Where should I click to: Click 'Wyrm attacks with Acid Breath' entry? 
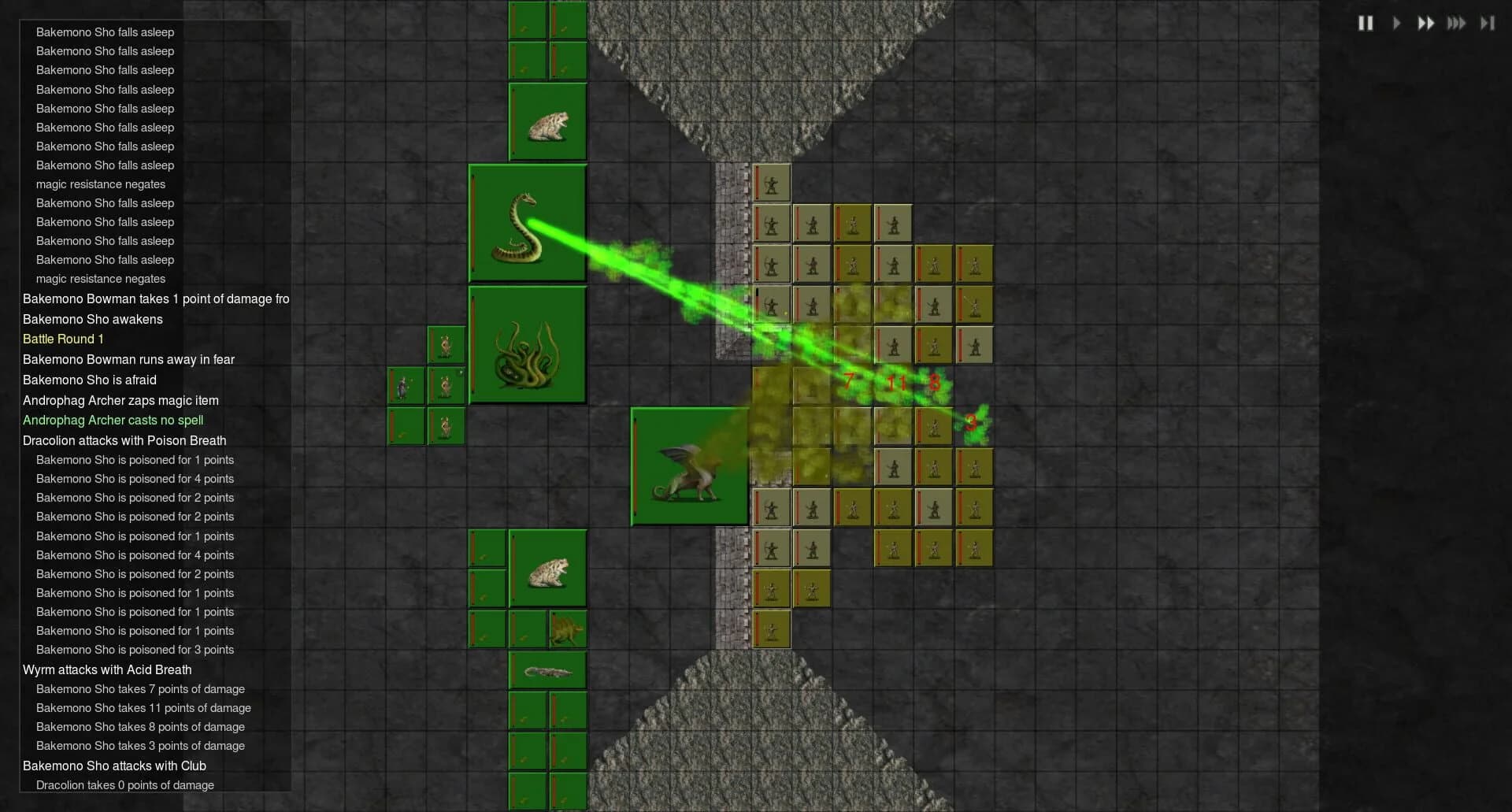tap(109, 669)
